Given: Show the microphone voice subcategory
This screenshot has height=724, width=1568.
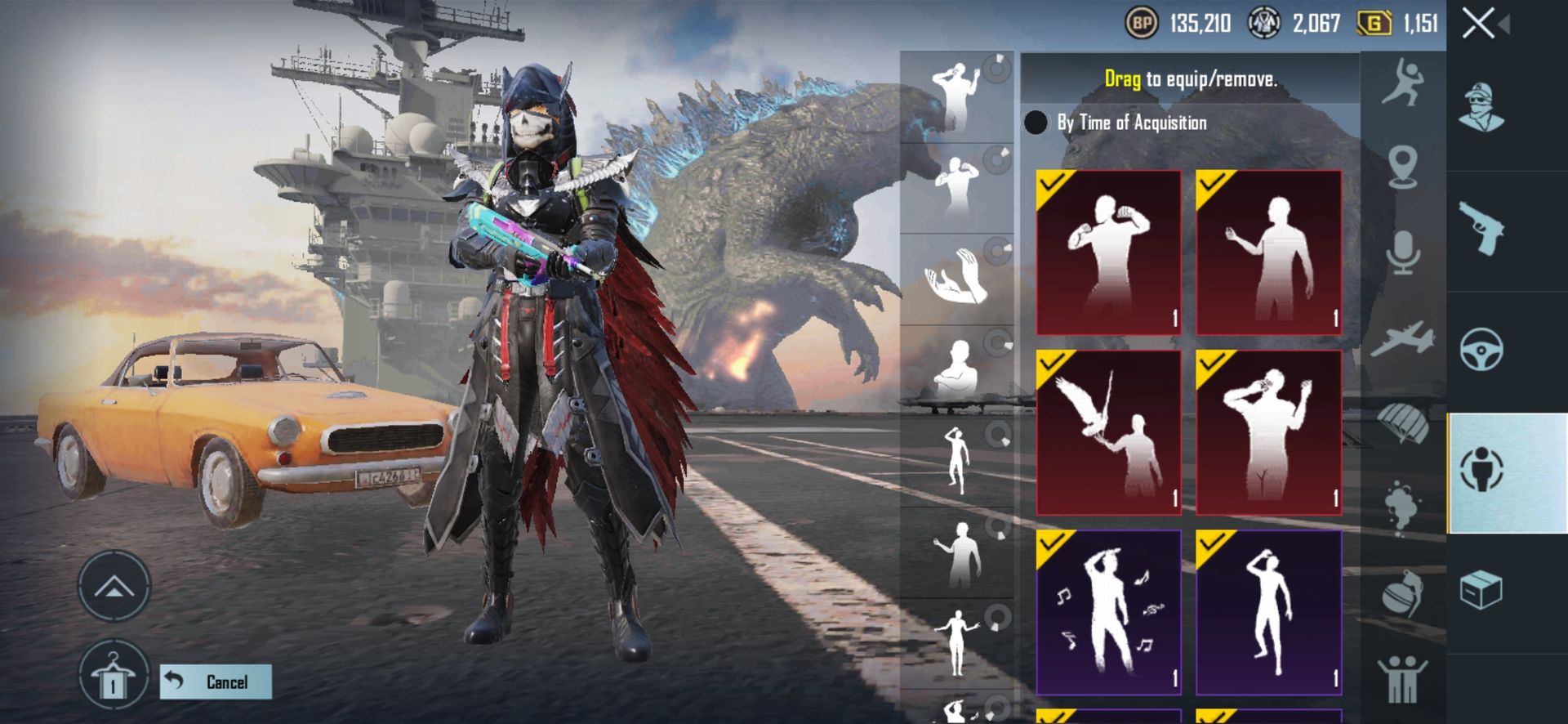Looking at the screenshot, I should tap(1403, 252).
